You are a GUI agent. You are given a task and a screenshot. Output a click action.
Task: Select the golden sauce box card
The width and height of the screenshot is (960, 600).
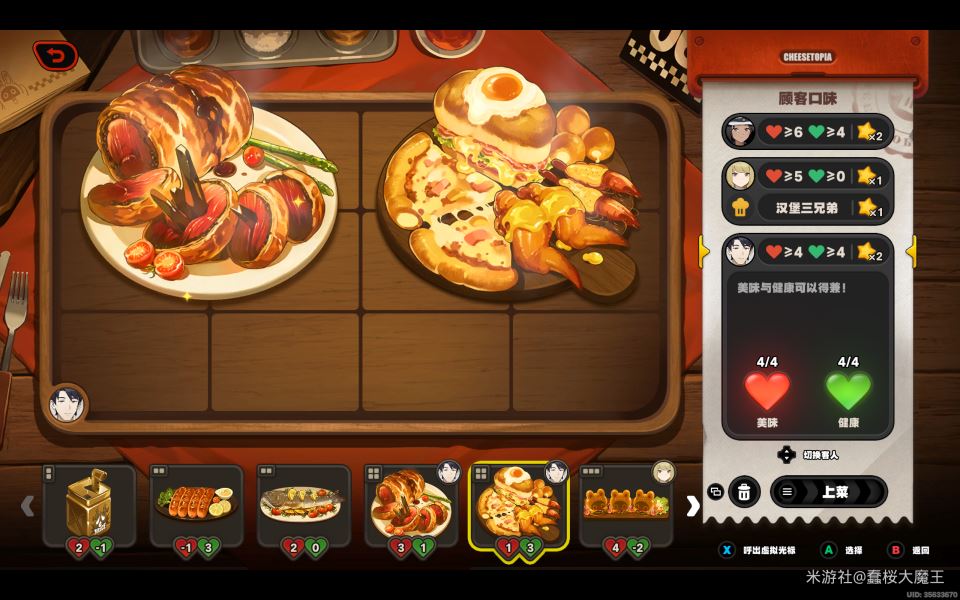[x=89, y=505]
